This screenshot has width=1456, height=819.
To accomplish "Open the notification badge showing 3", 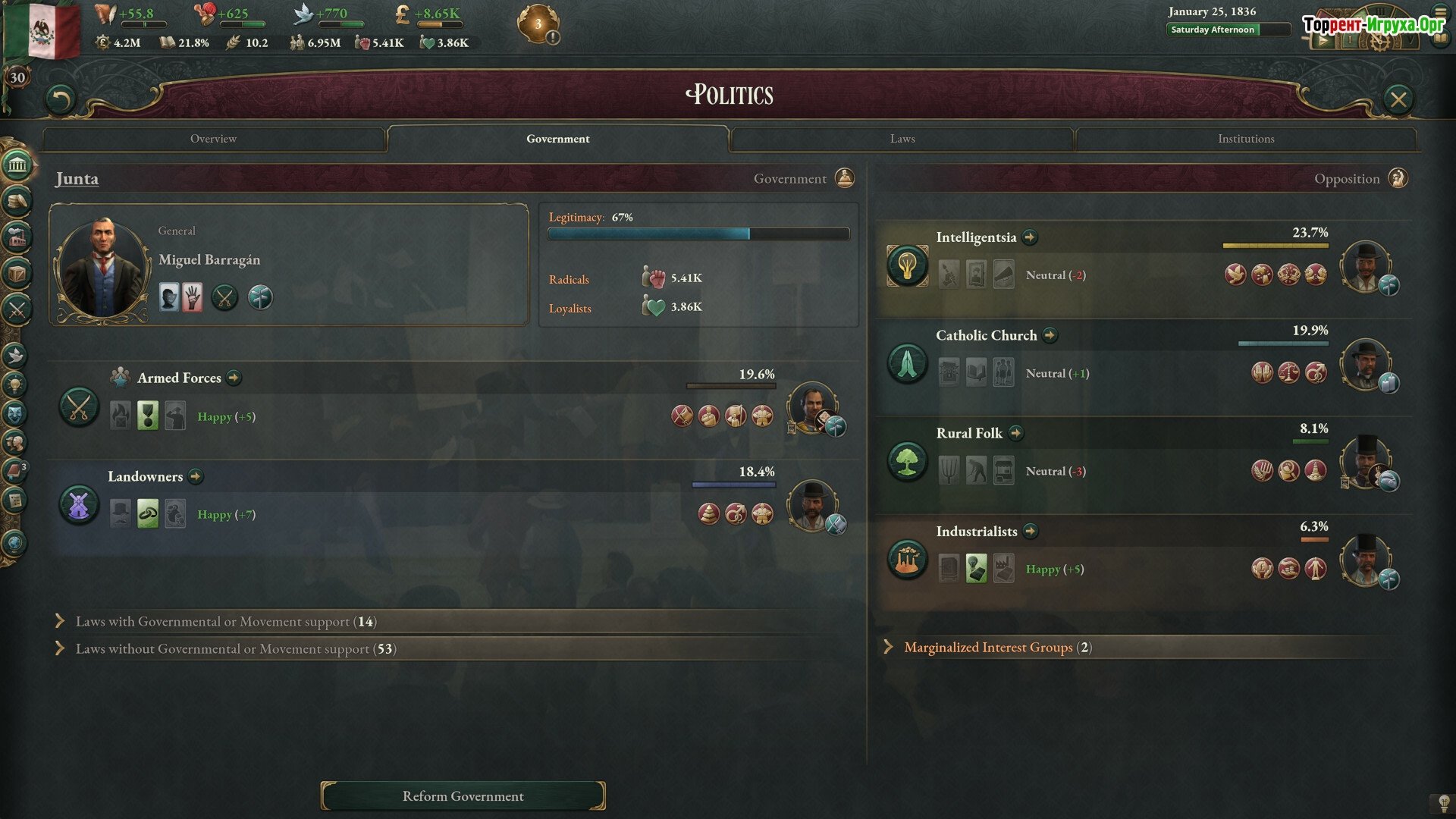I will pyautogui.click(x=538, y=24).
